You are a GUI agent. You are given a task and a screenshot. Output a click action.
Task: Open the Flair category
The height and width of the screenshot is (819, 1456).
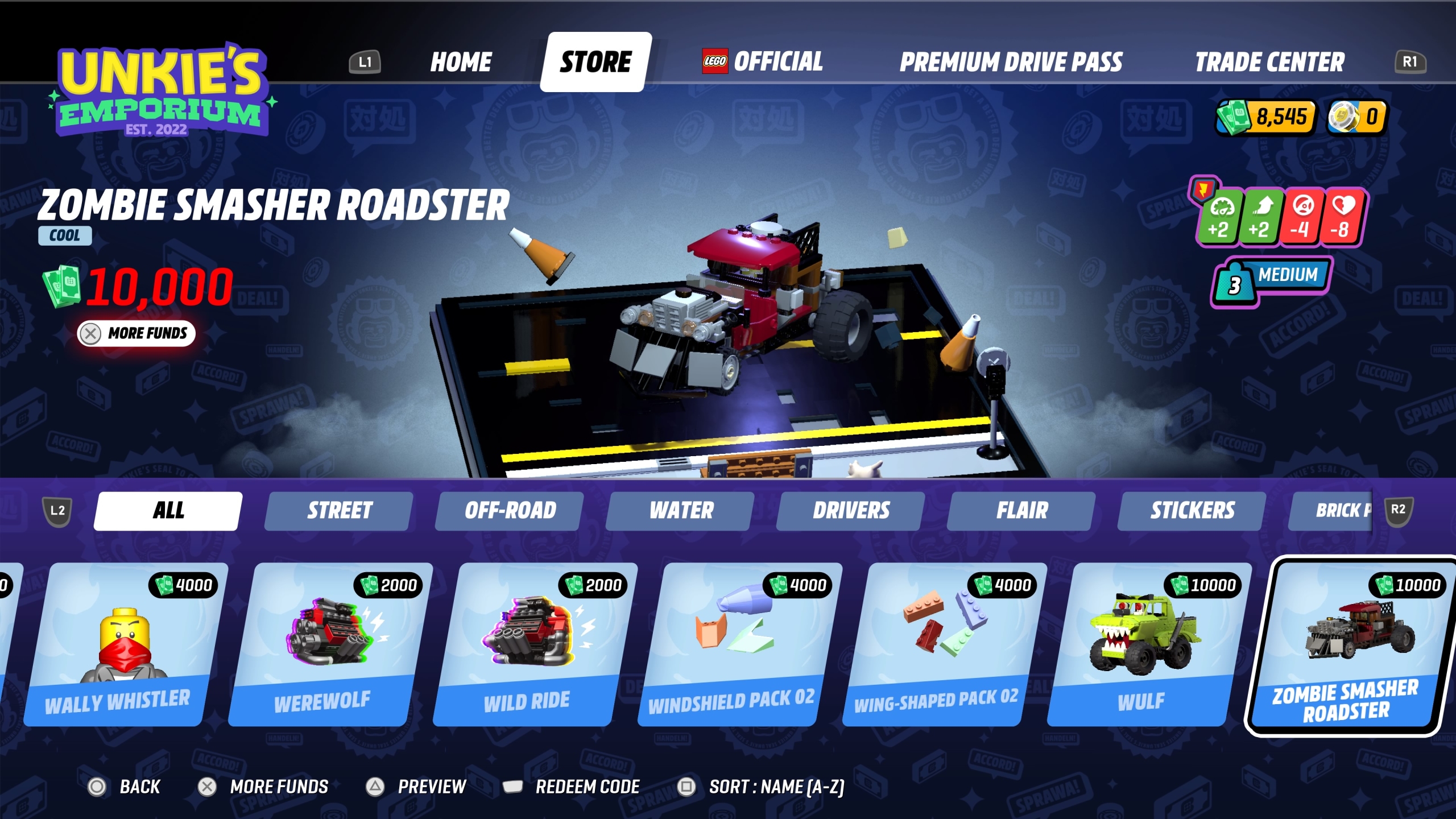(1020, 511)
